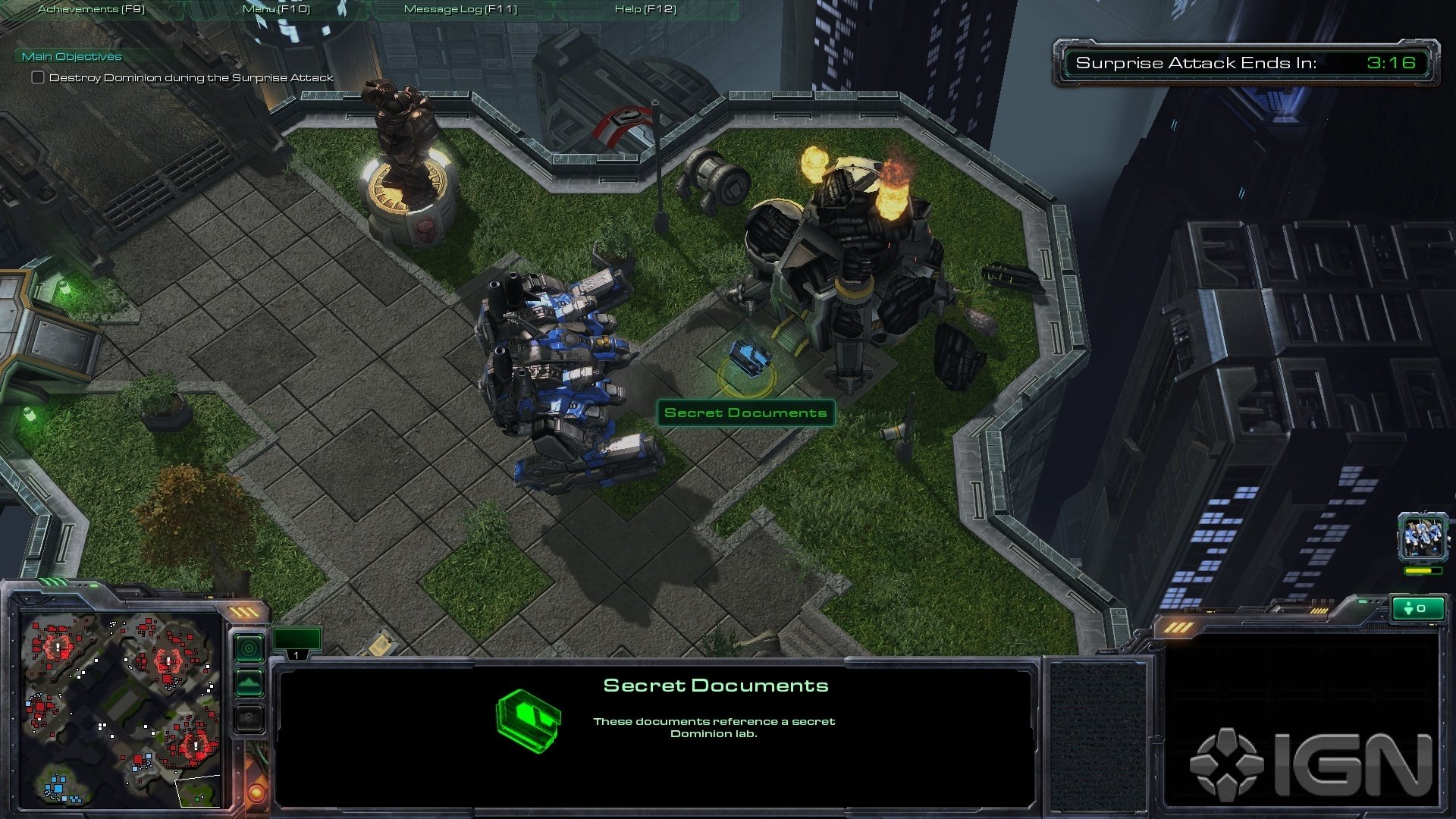Select the Thor hero portrait

tap(1423, 537)
